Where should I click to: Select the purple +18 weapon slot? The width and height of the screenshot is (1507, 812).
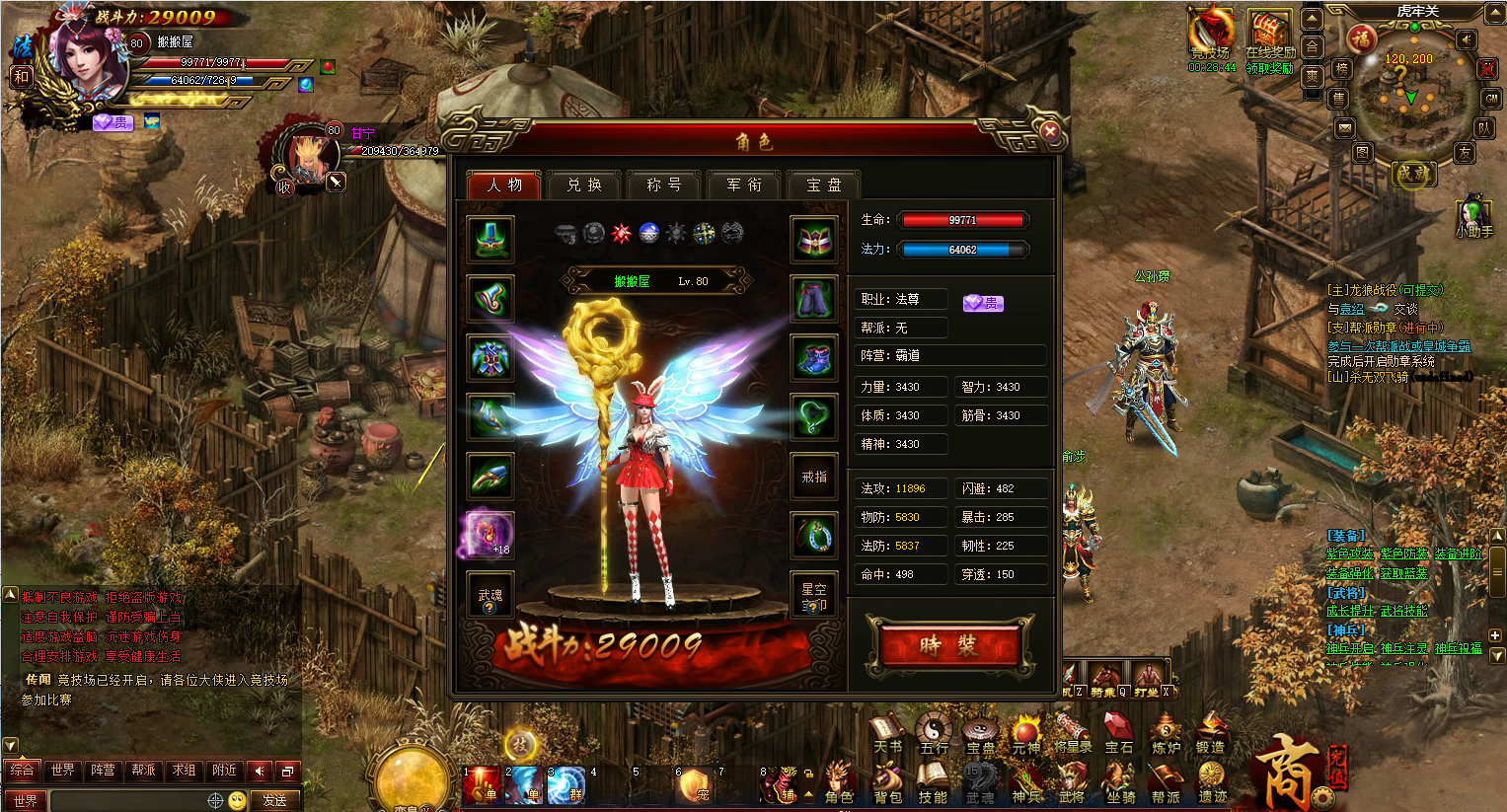(490, 534)
